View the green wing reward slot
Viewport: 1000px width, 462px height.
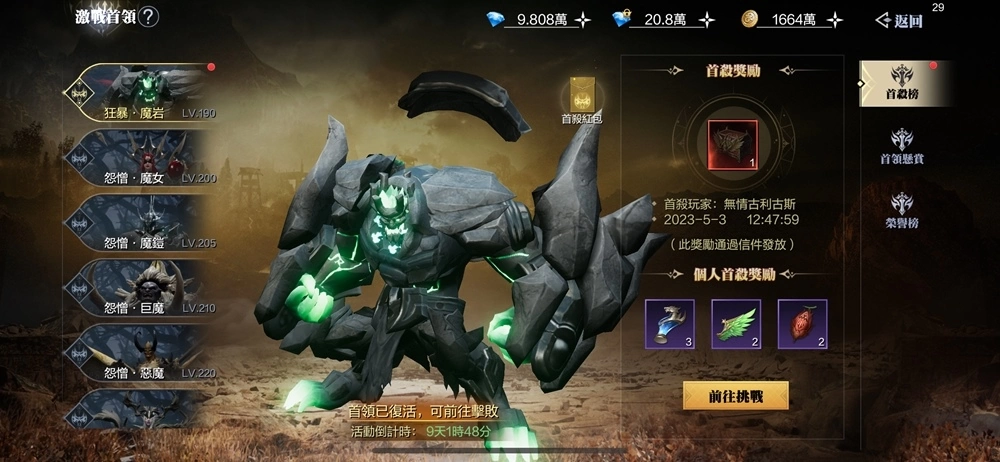tap(735, 324)
